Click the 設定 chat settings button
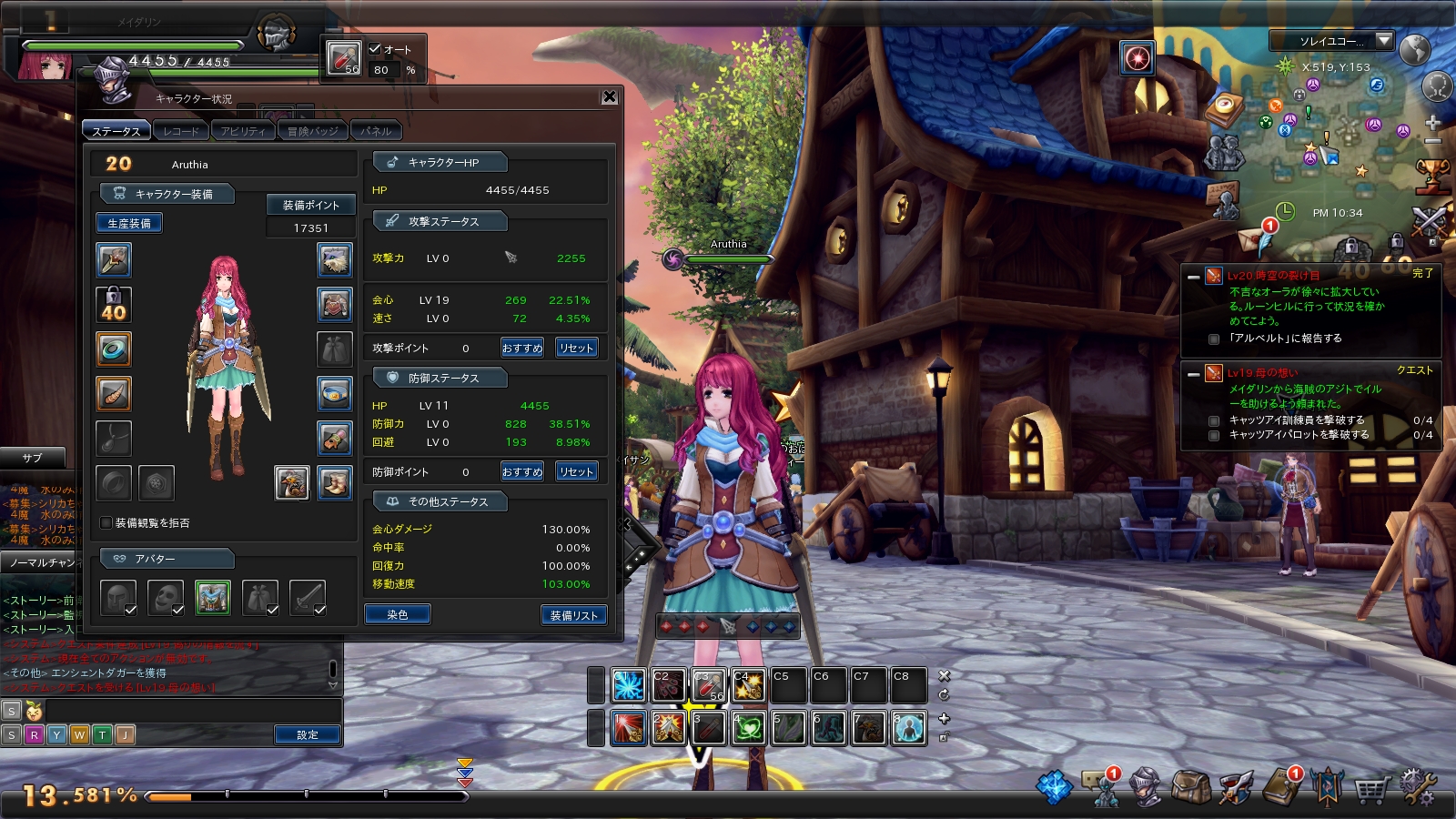The height and width of the screenshot is (819, 1456). [308, 734]
